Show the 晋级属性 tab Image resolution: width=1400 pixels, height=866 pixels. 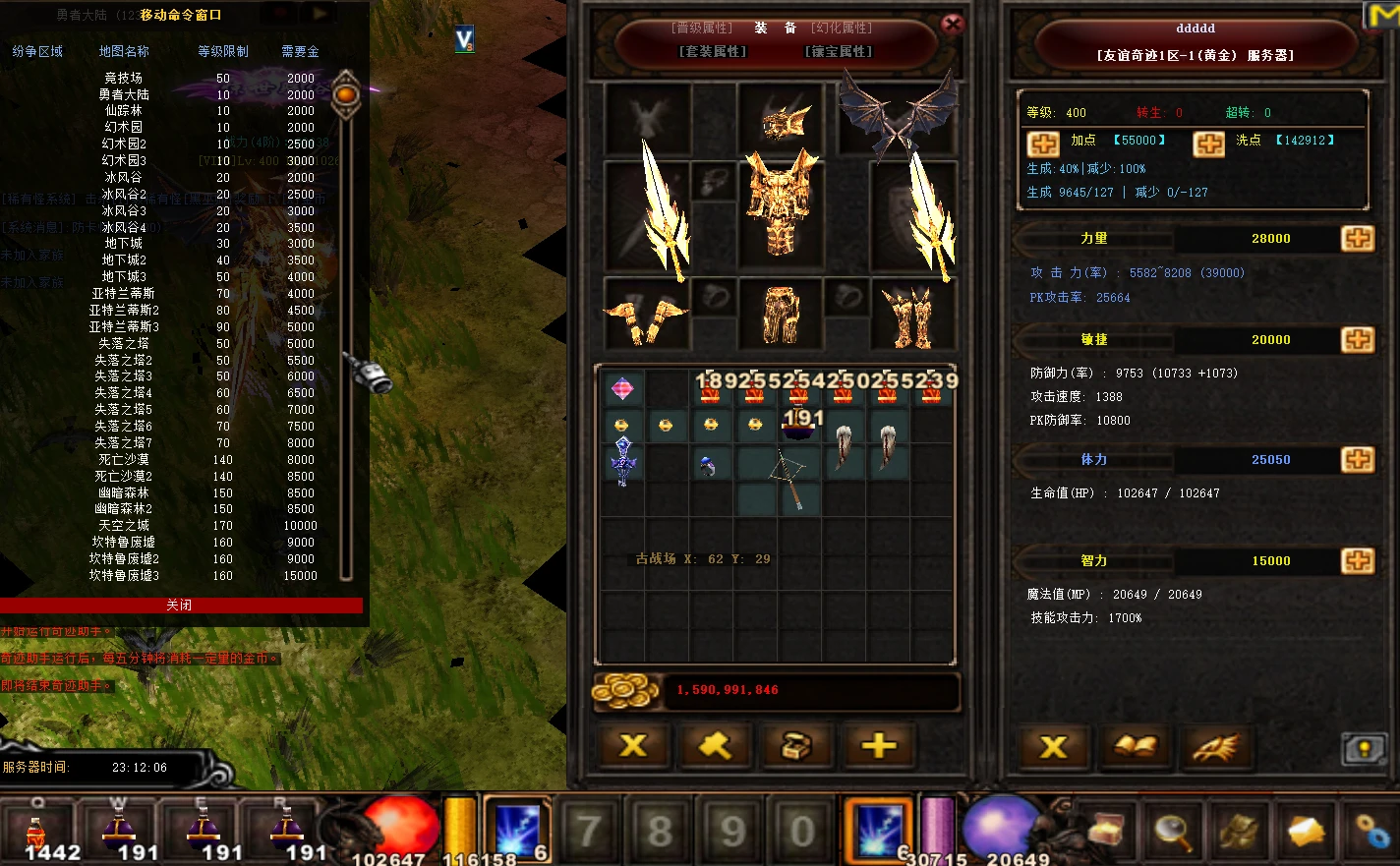click(x=702, y=28)
